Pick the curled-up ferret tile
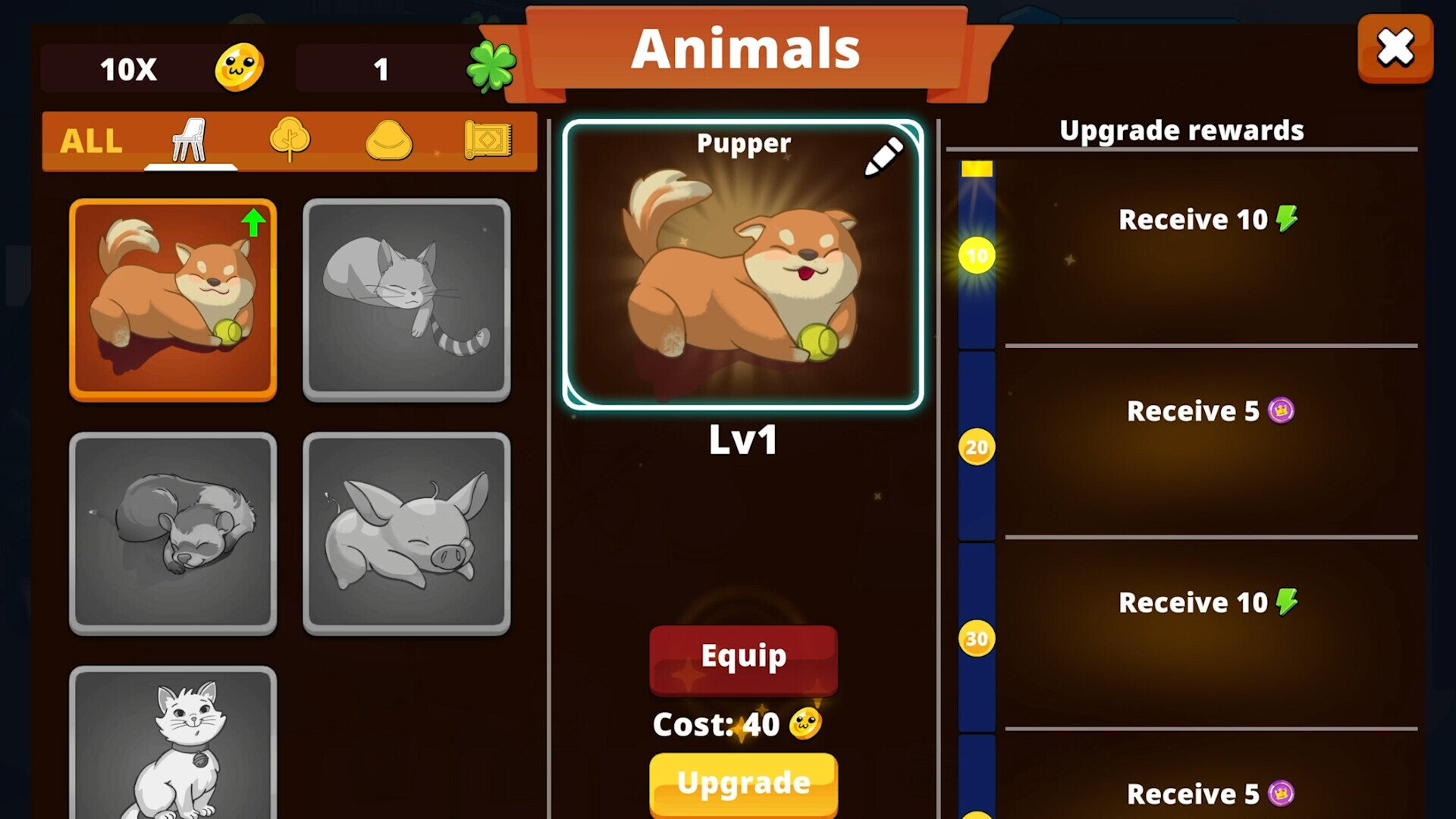 173,533
